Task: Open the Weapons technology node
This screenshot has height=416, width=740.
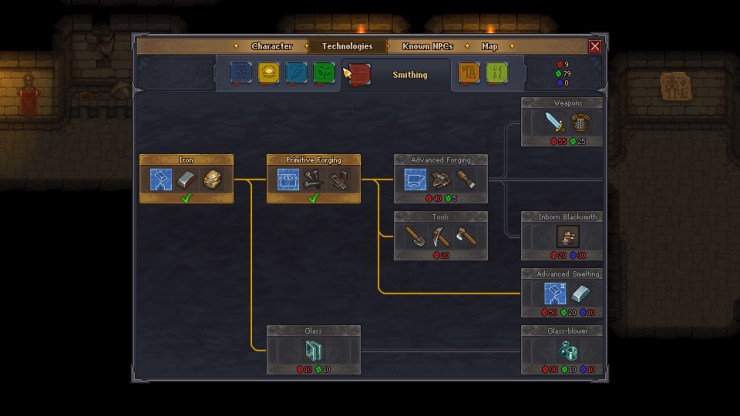Action: click(x=562, y=122)
